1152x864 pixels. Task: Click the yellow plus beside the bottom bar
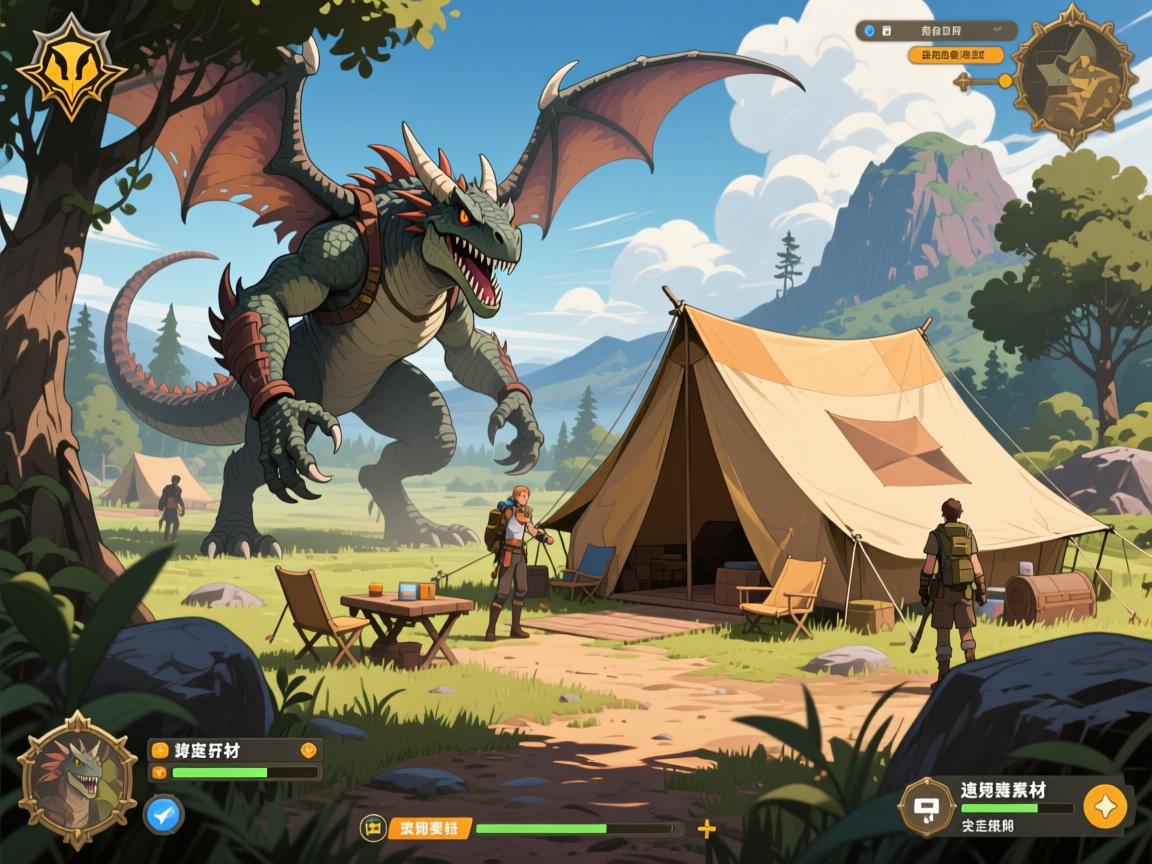pos(706,828)
